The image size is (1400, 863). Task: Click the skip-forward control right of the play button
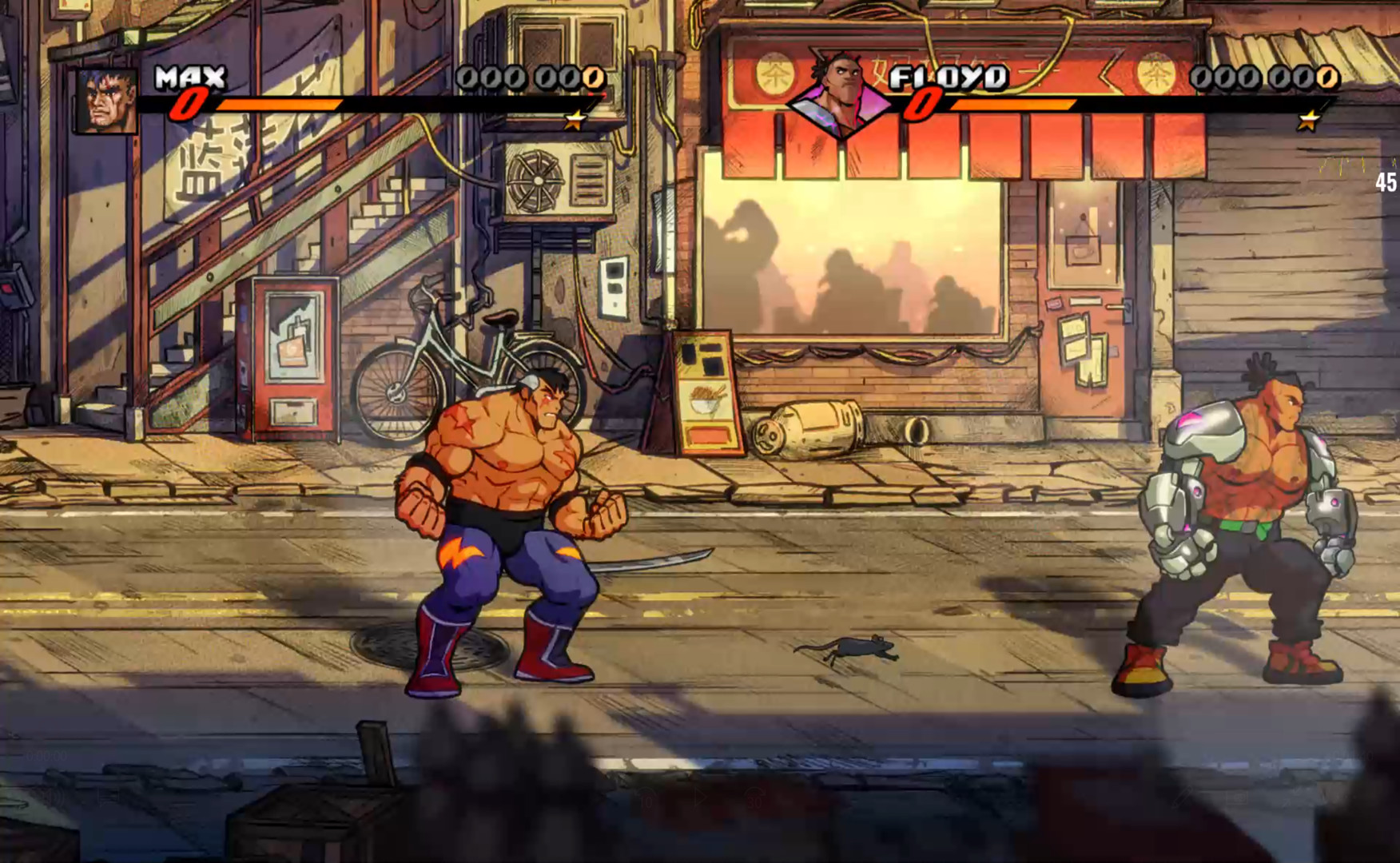pyautogui.click(x=753, y=799)
